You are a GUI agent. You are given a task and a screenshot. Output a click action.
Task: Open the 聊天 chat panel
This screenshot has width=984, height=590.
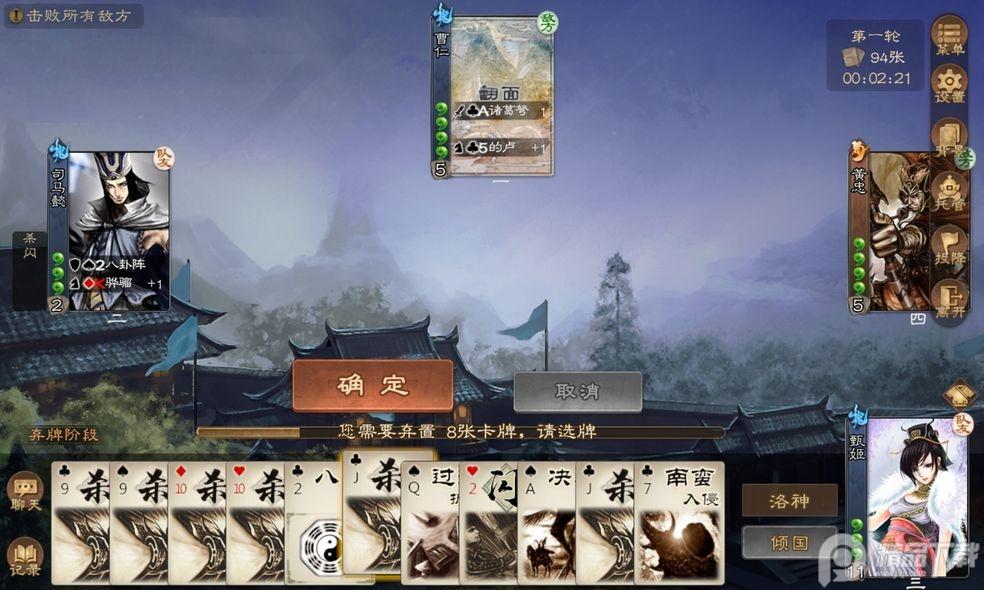pyautogui.click(x=25, y=492)
